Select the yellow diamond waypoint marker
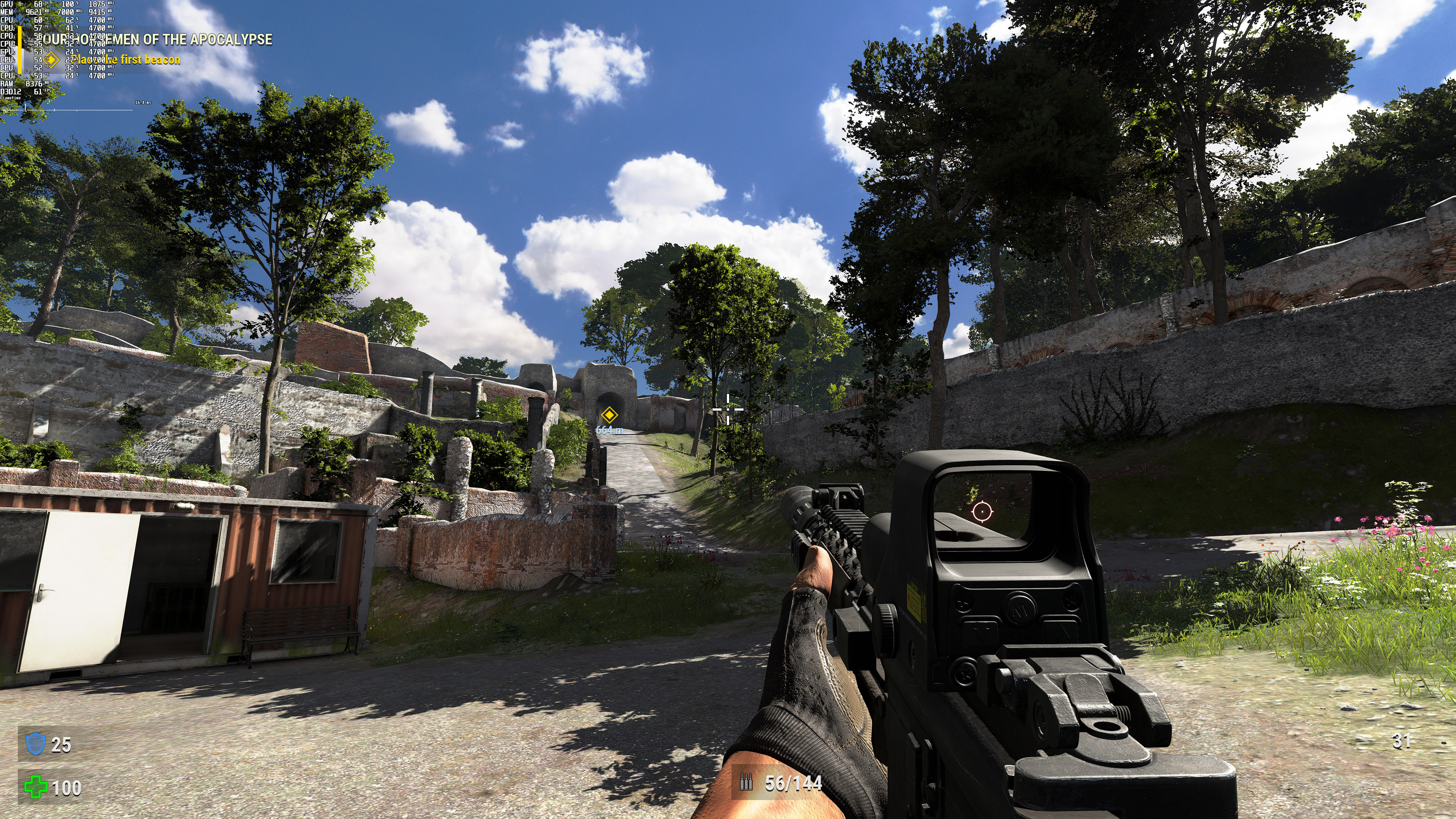Image resolution: width=1456 pixels, height=819 pixels. pos(609,416)
